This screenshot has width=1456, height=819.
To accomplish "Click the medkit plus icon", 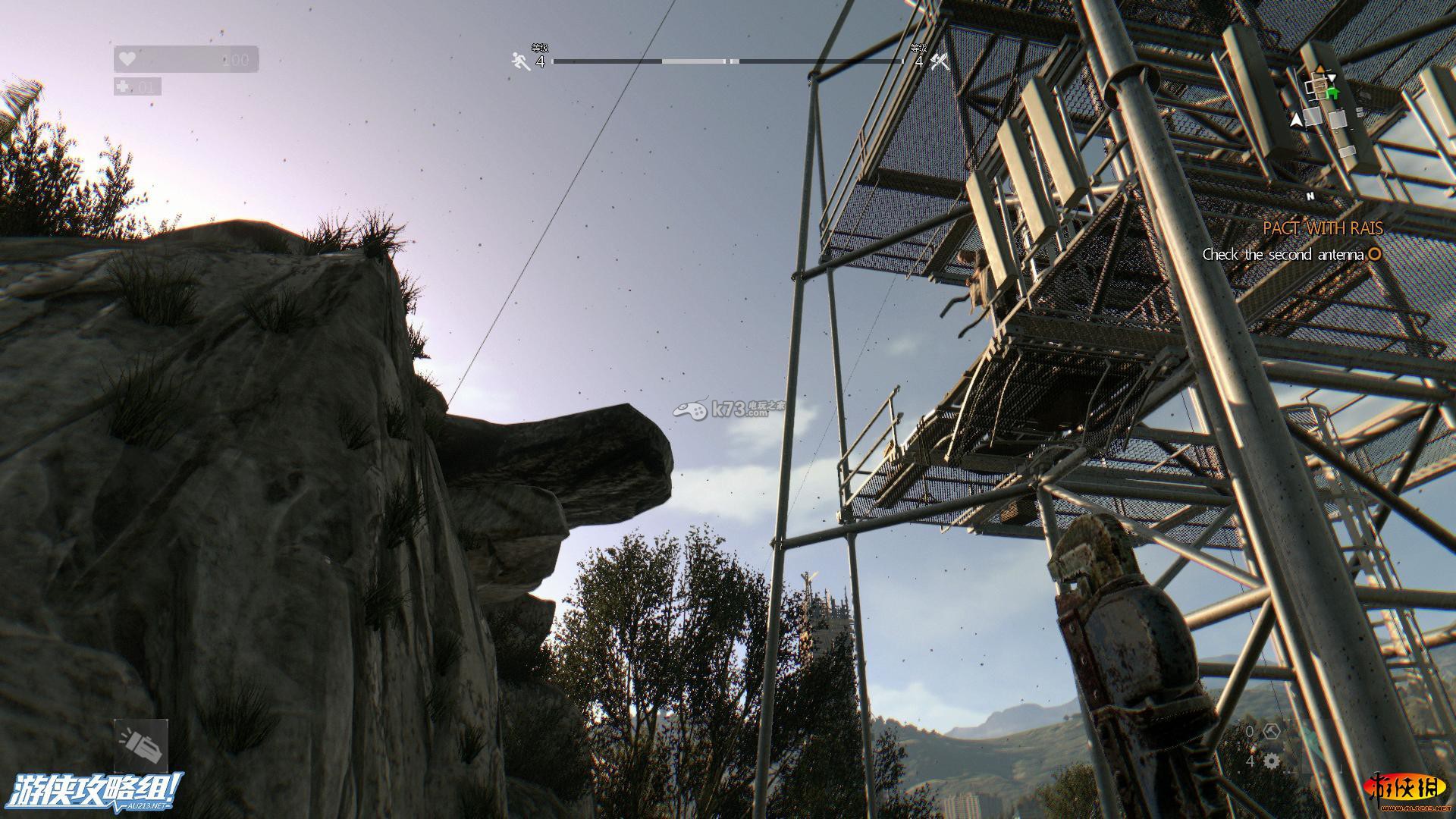I will tap(124, 86).
